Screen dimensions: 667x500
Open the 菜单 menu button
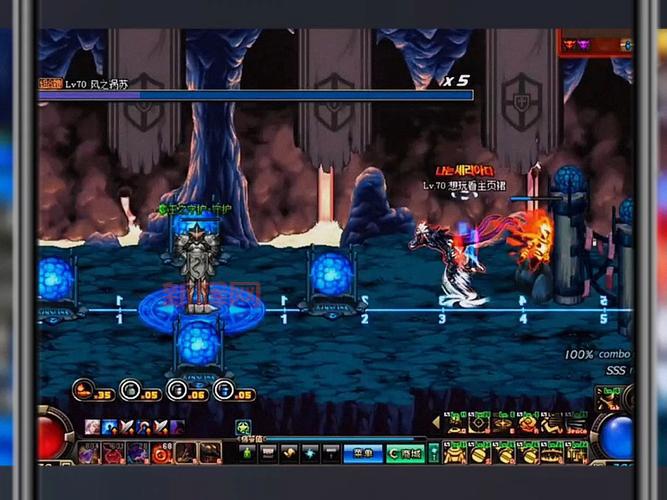(x=361, y=453)
